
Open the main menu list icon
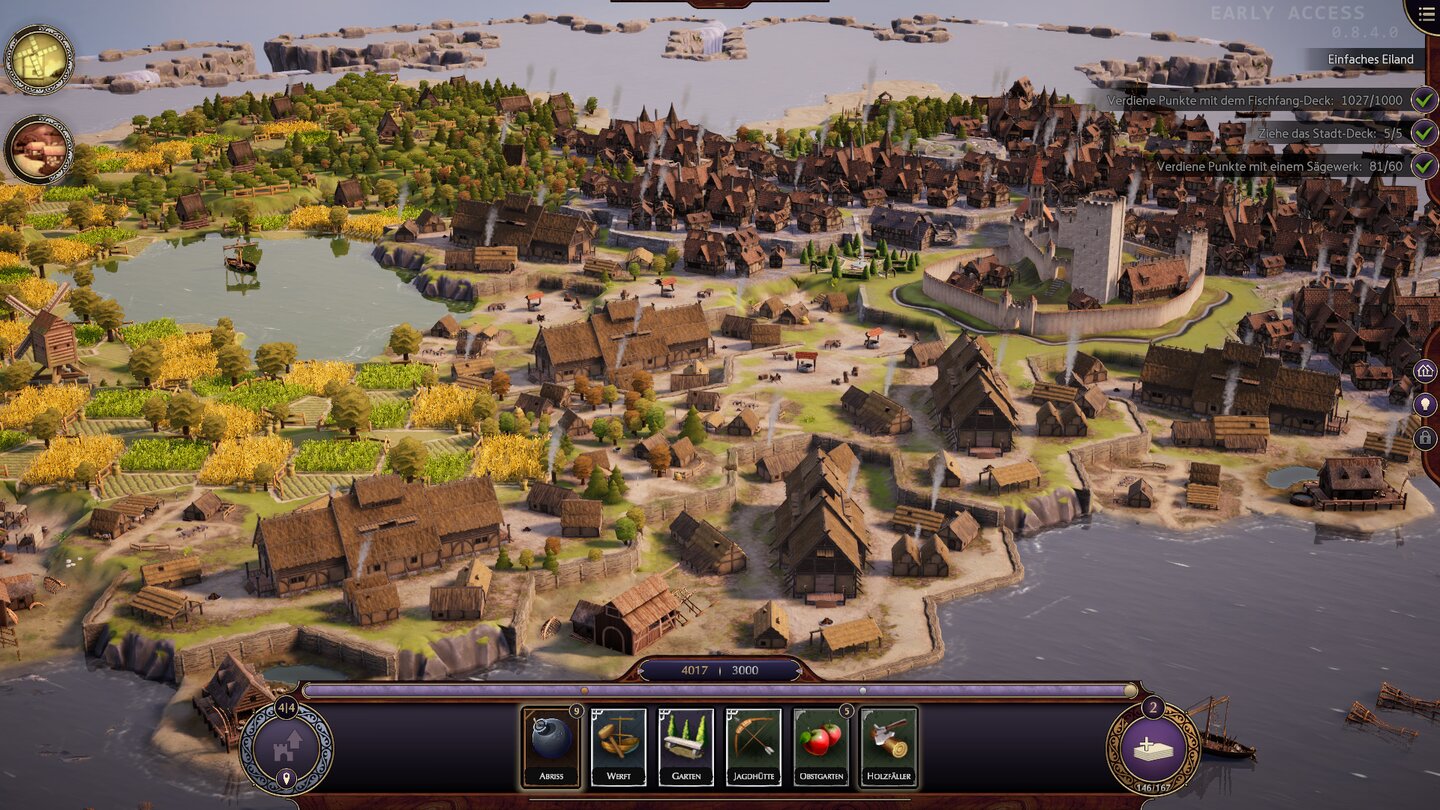point(1422,14)
